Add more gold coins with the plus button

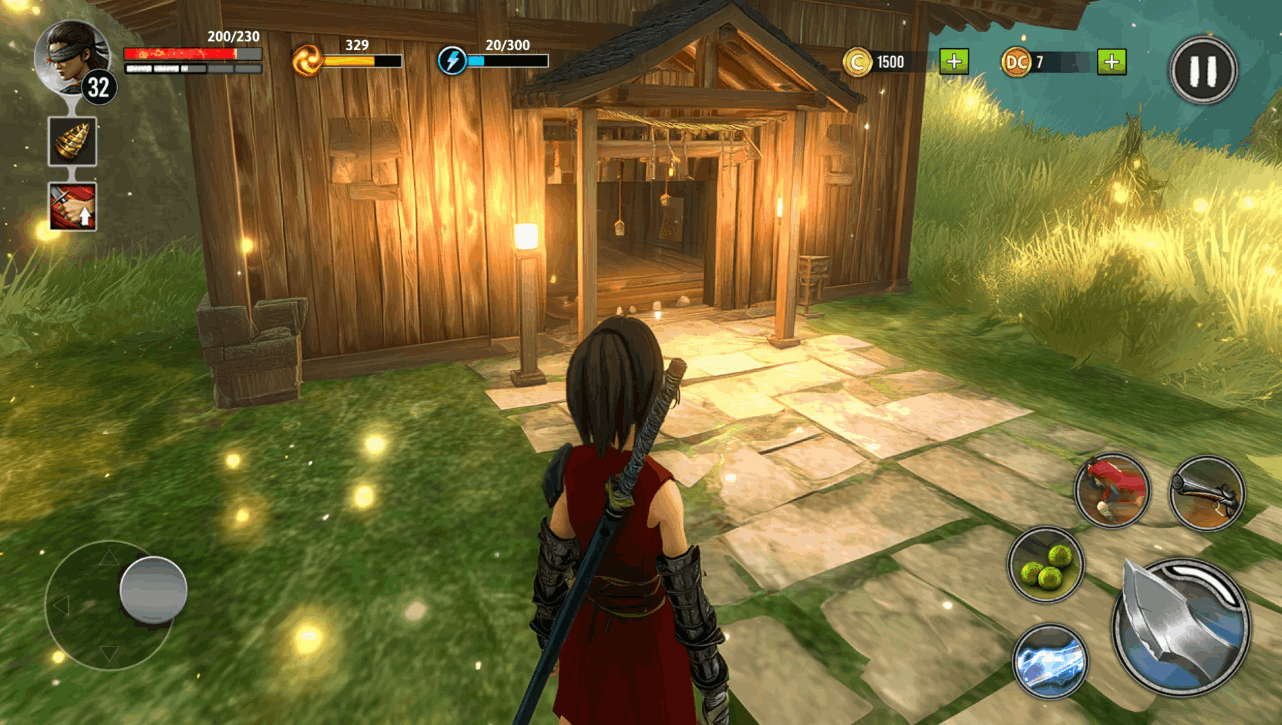click(954, 62)
